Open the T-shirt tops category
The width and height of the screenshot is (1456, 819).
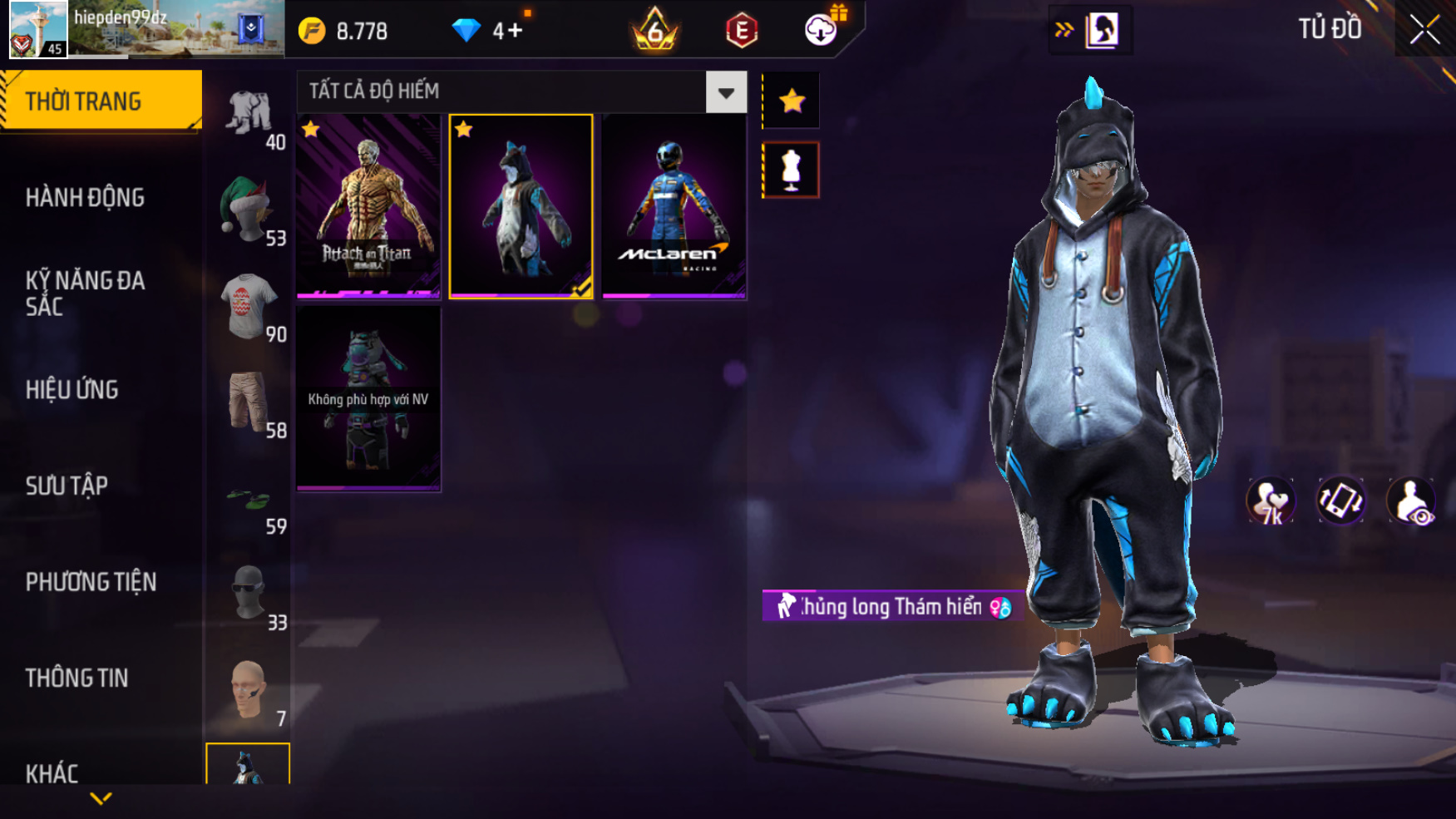247,306
